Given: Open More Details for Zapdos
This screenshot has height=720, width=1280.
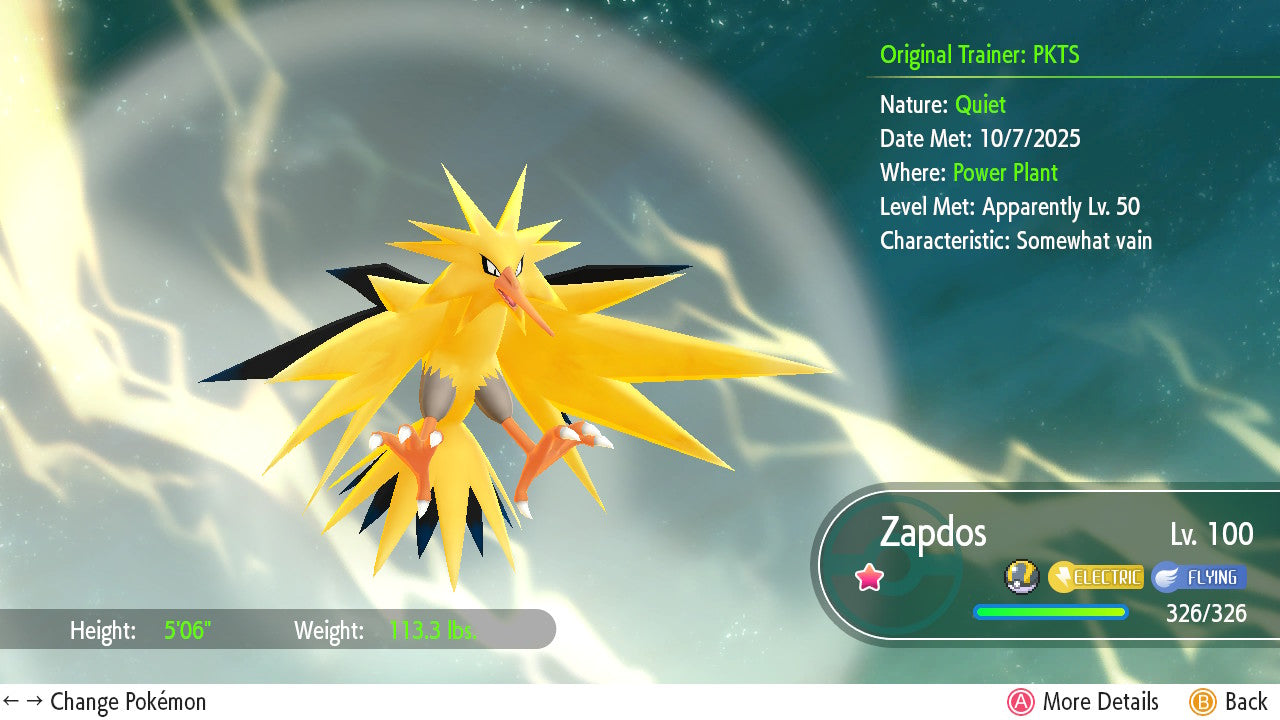Looking at the screenshot, I should pyautogui.click(x=1084, y=702).
